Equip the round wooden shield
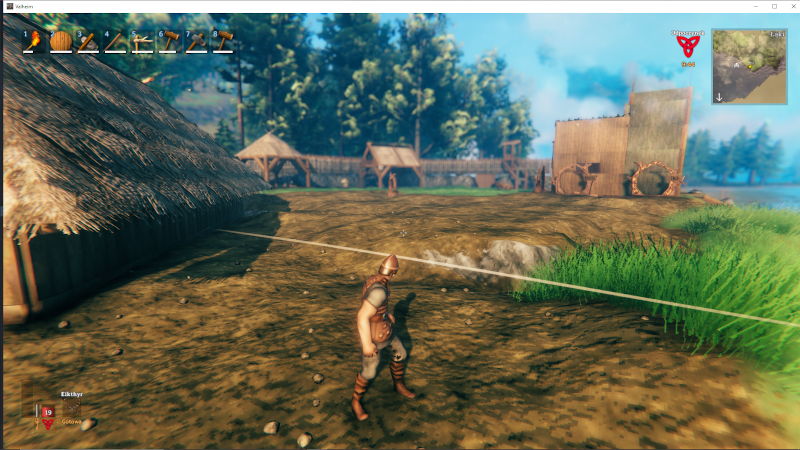 [x=62, y=41]
